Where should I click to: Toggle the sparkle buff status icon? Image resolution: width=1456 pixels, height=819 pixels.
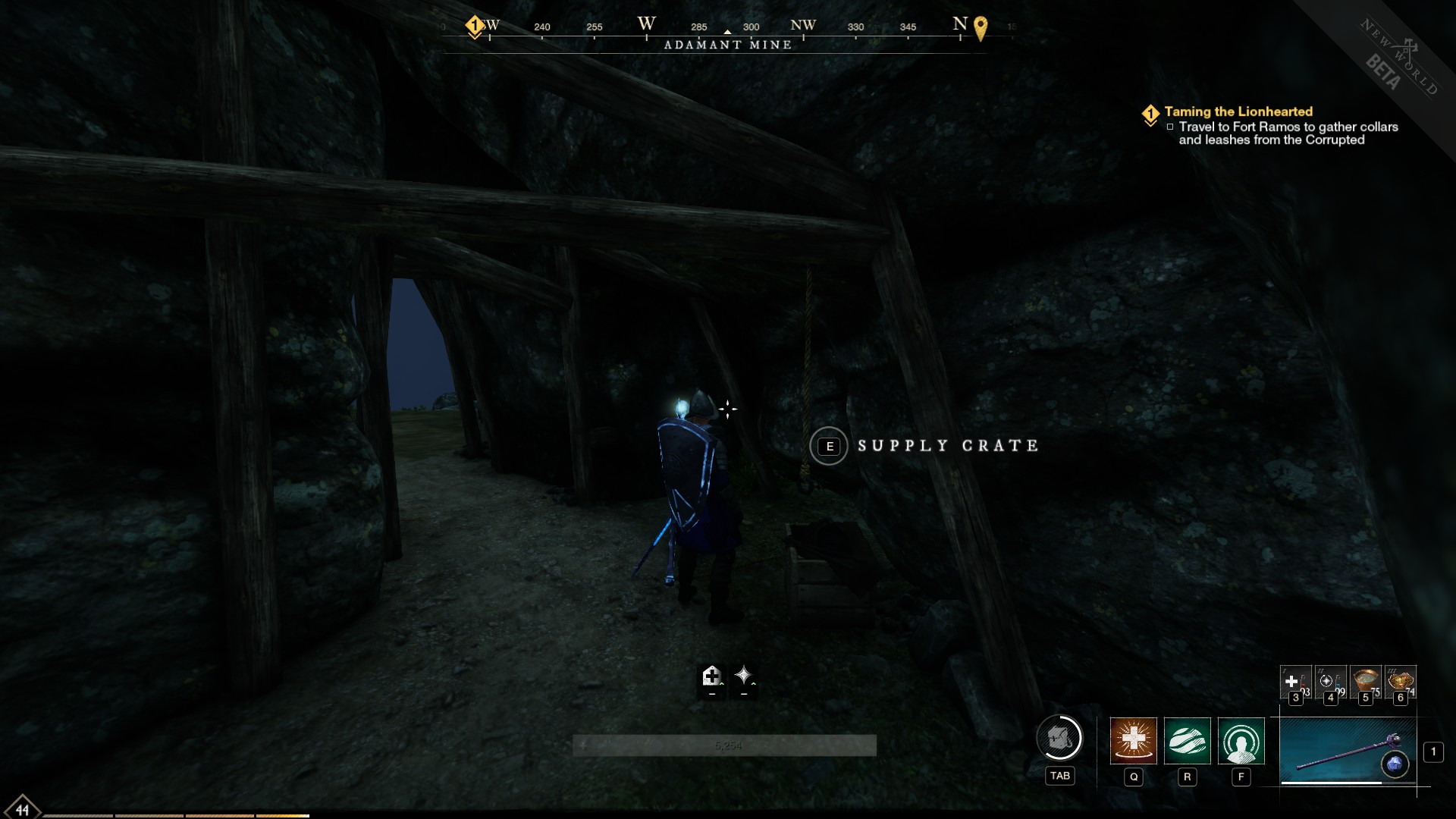744,675
